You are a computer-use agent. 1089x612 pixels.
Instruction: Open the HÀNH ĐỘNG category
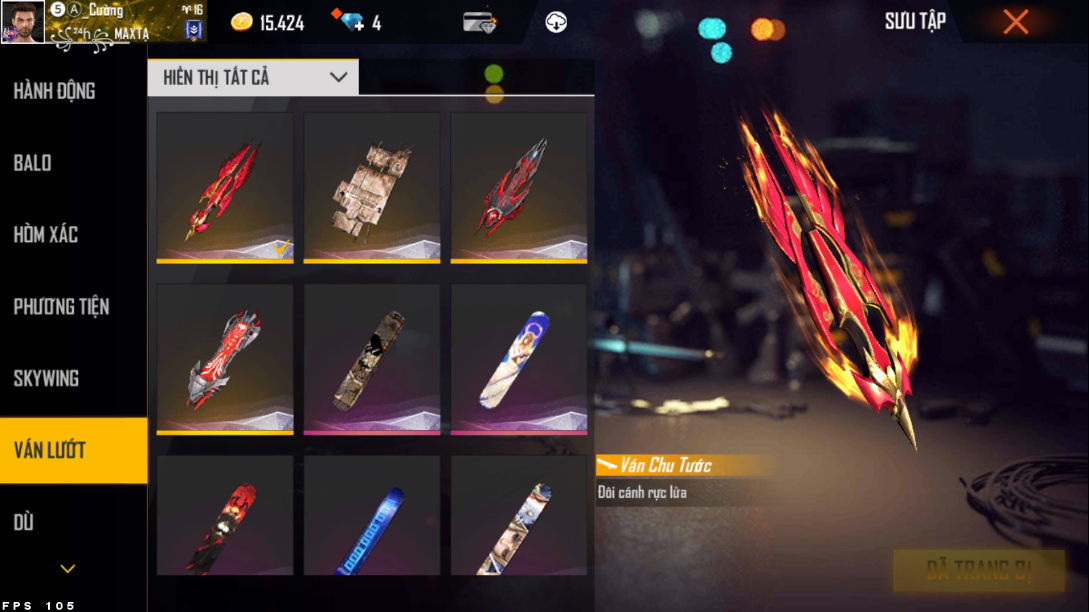(55, 91)
